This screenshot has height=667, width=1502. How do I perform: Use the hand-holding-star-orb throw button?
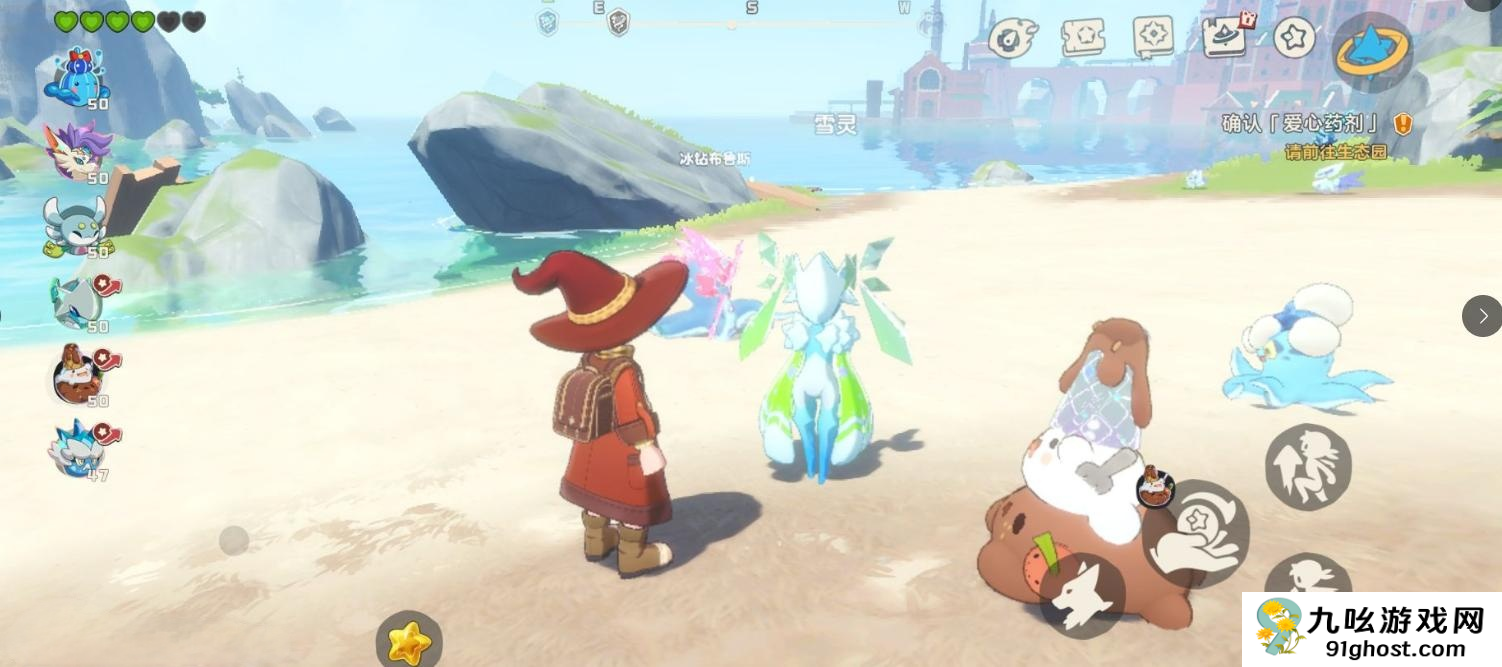click(1195, 531)
